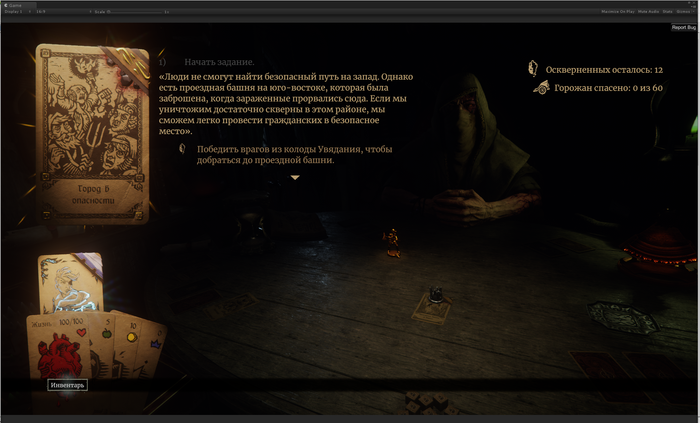Open the Инвентарь (Inventory) button
The width and height of the screenshot is (700, 423).
tap(68, 384)
